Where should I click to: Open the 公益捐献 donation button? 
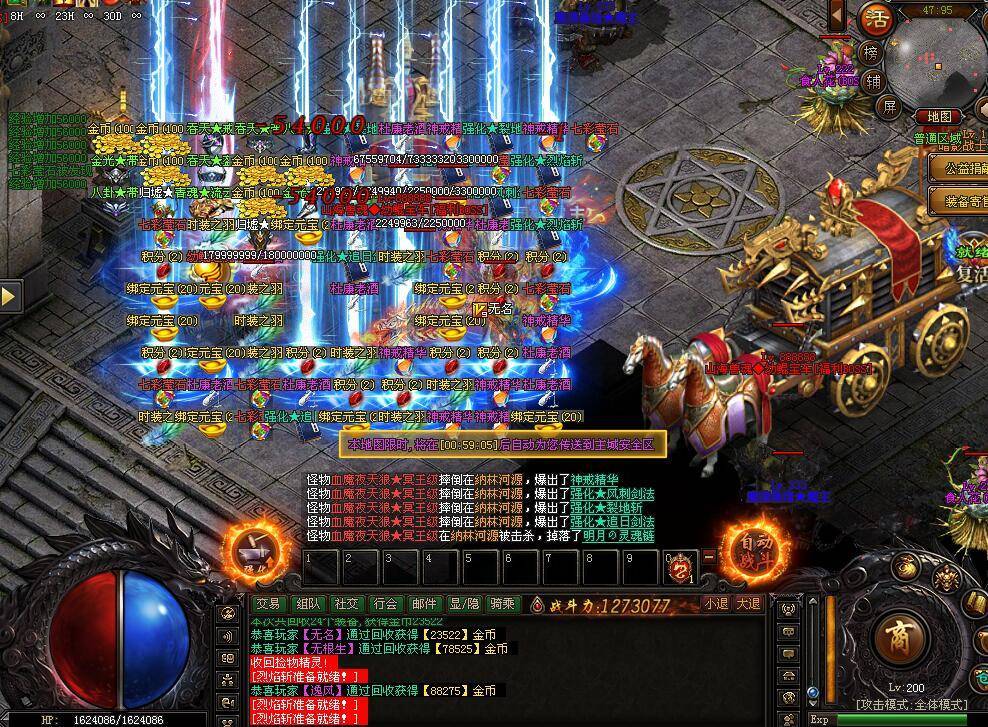pos(958,168)
